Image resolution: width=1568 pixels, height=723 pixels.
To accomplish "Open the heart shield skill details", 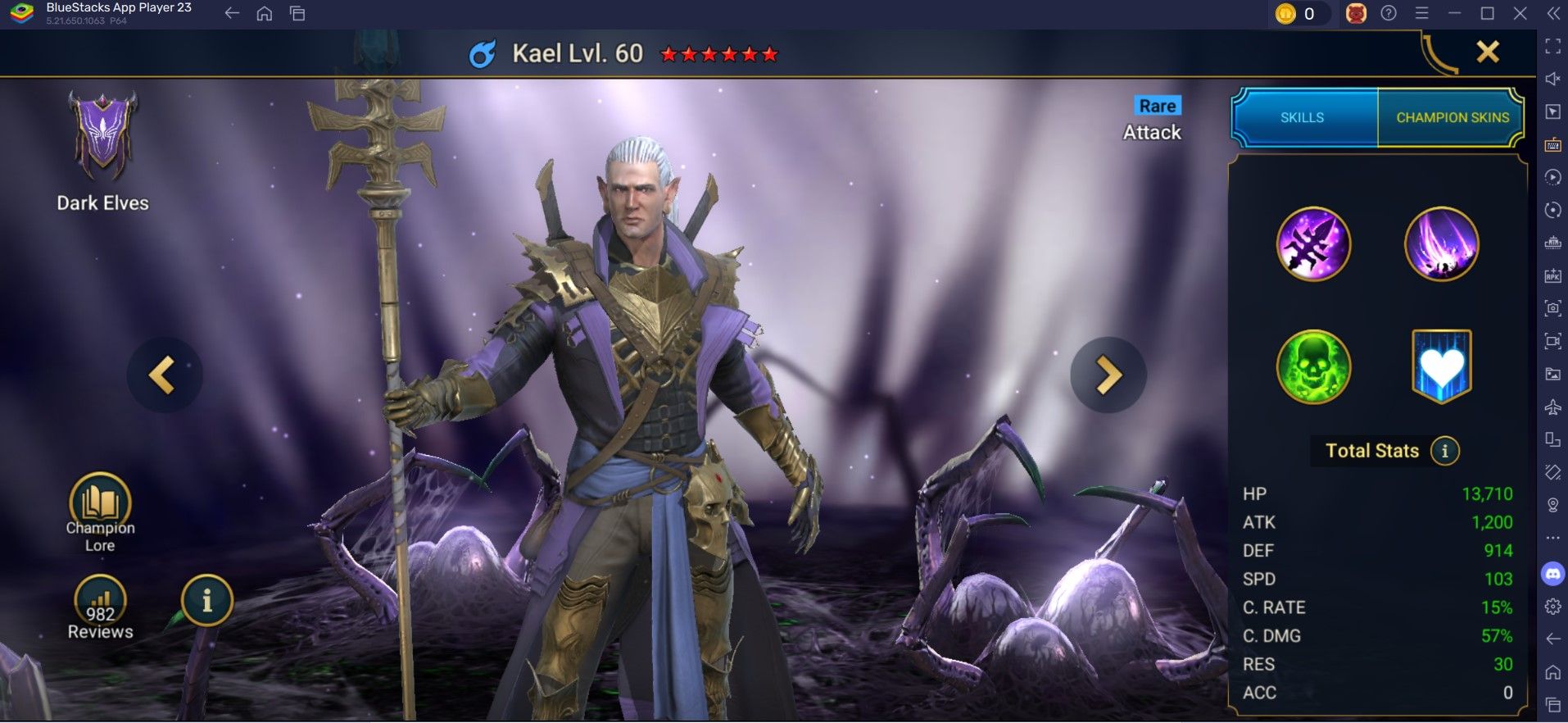I will [1442, 367].
